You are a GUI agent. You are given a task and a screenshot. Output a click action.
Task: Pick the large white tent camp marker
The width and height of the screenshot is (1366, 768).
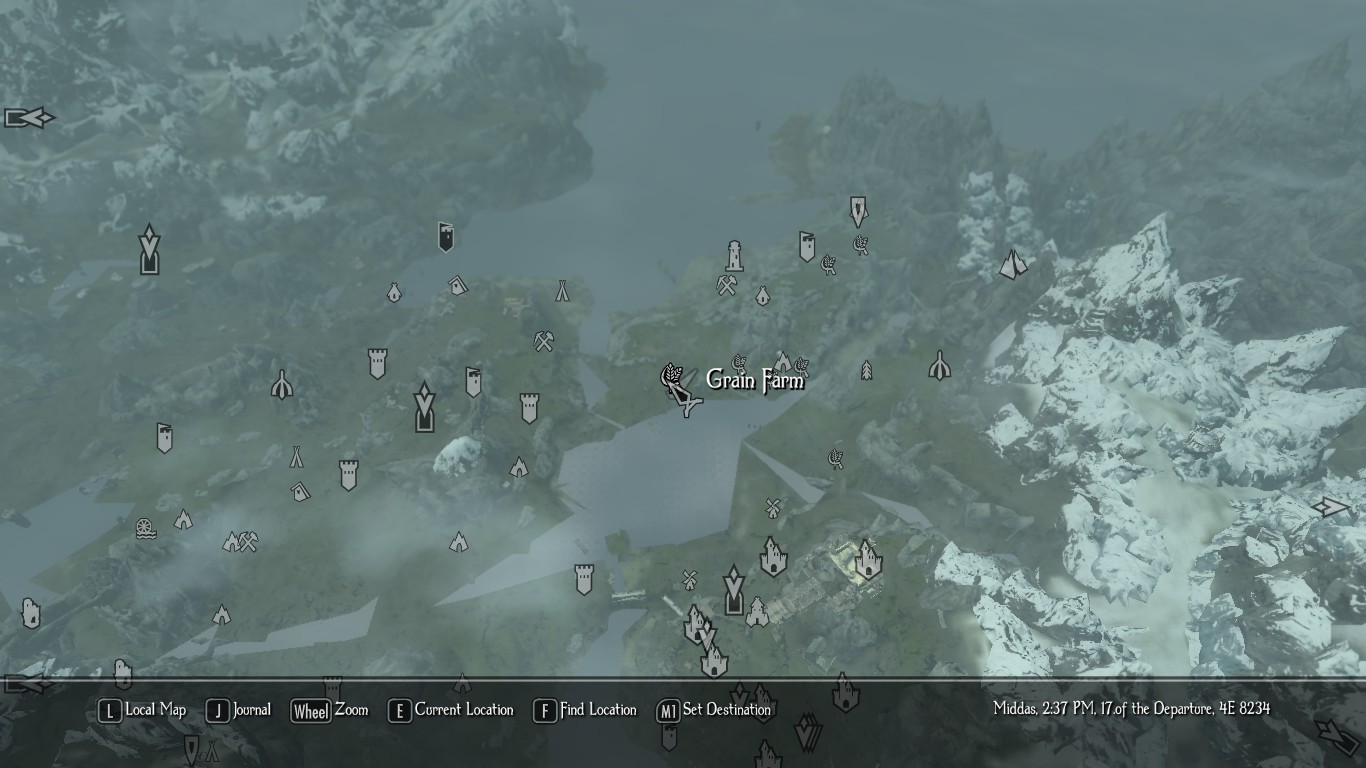tap(1013, 264)
